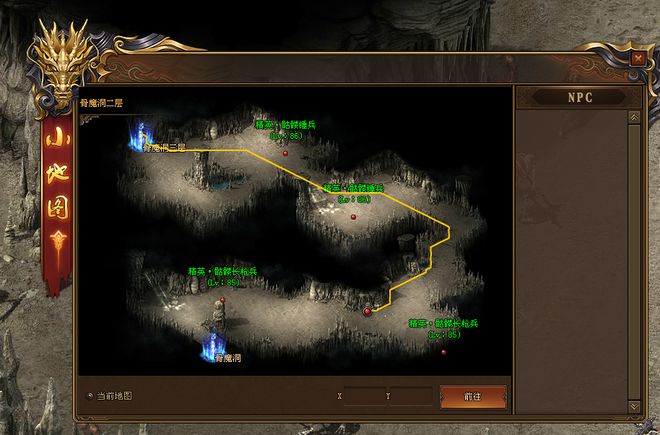Click the 前往 go-to button
The width and height of the screenshot is (660, 435).
click(473, 396)
